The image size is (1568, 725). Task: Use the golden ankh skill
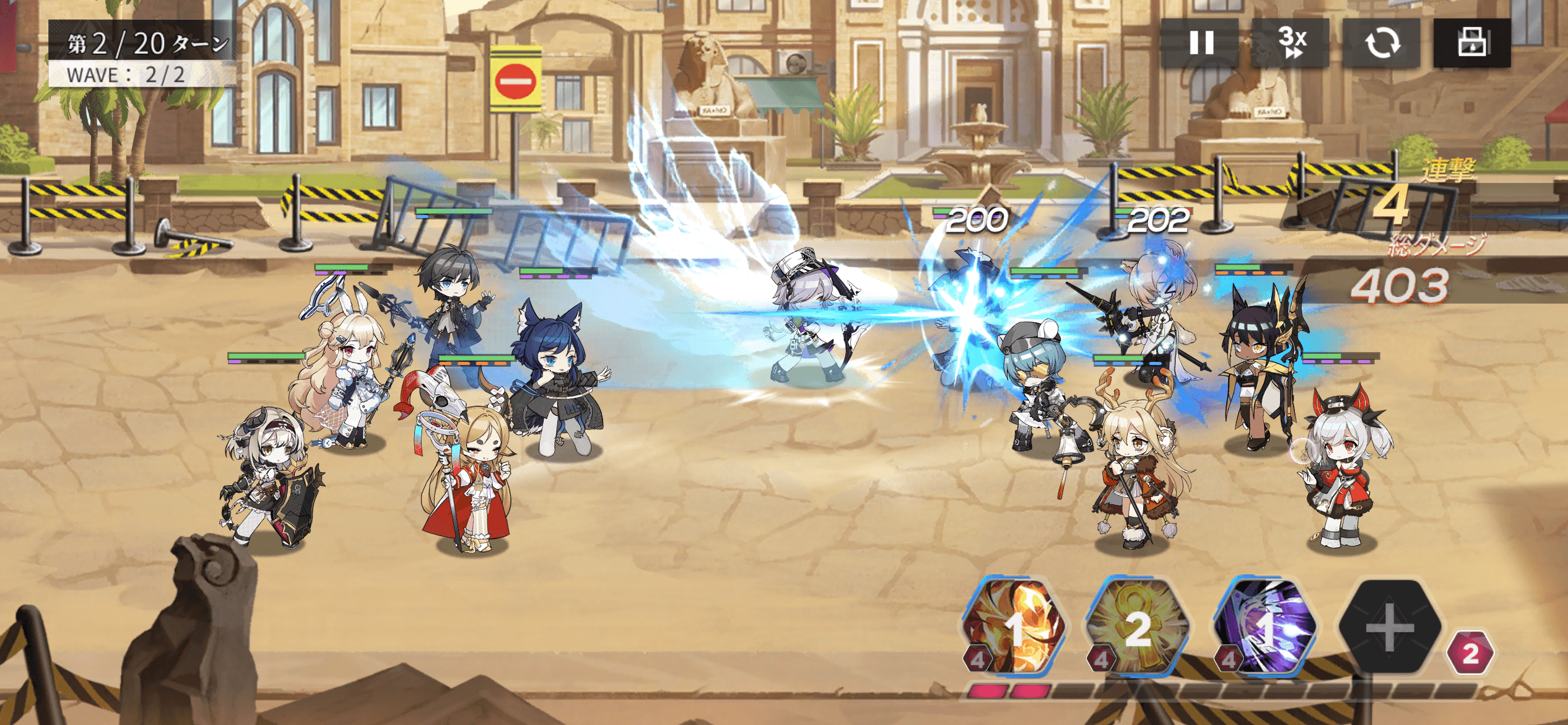tap(1138, 627)
